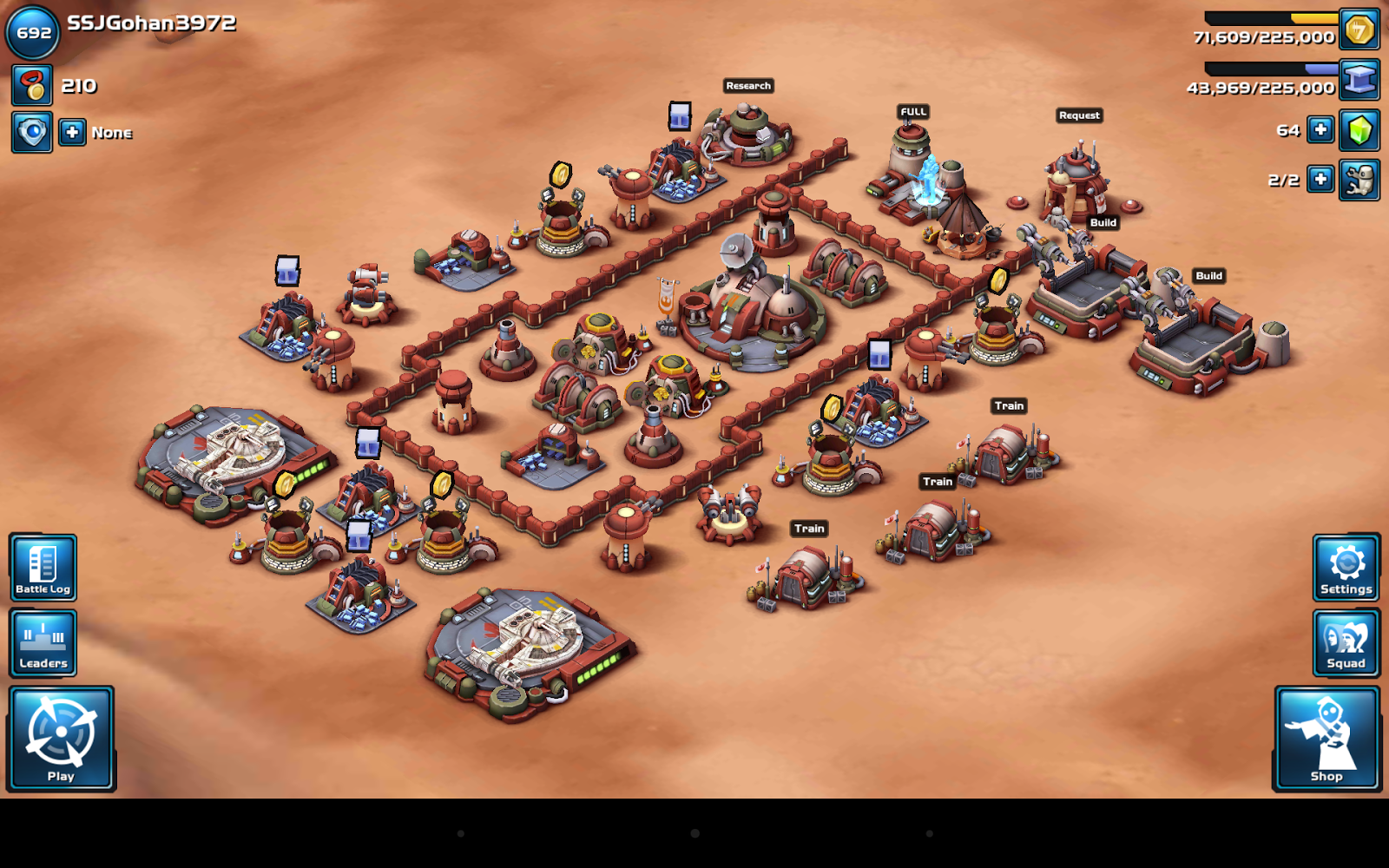Click the Request label near the dropship building

click(x=1078, y=115)
